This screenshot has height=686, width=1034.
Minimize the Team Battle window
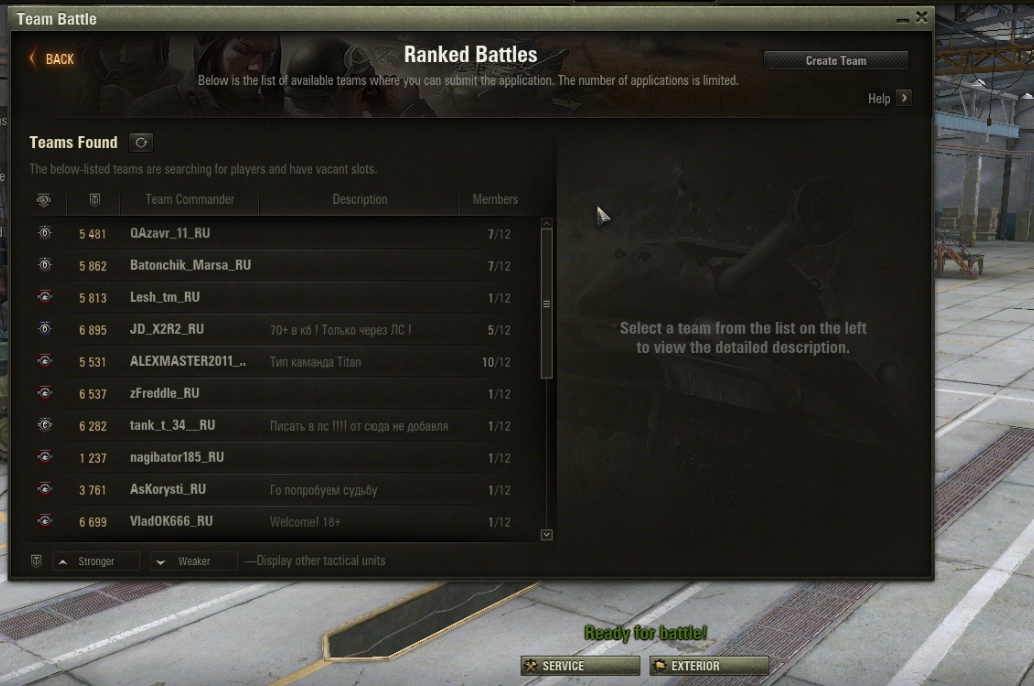902,19
